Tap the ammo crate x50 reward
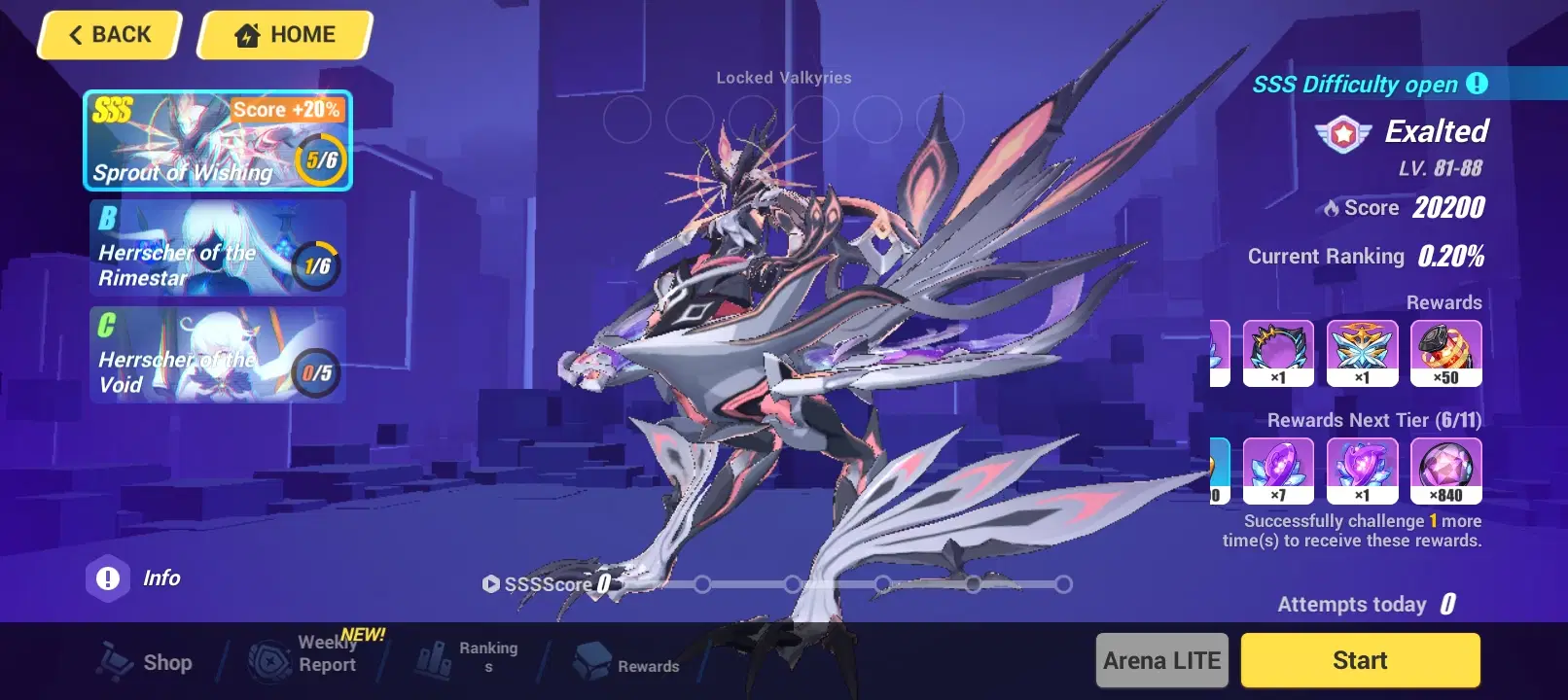The height and width of the screenshot is (700, 1568). 1446,352
